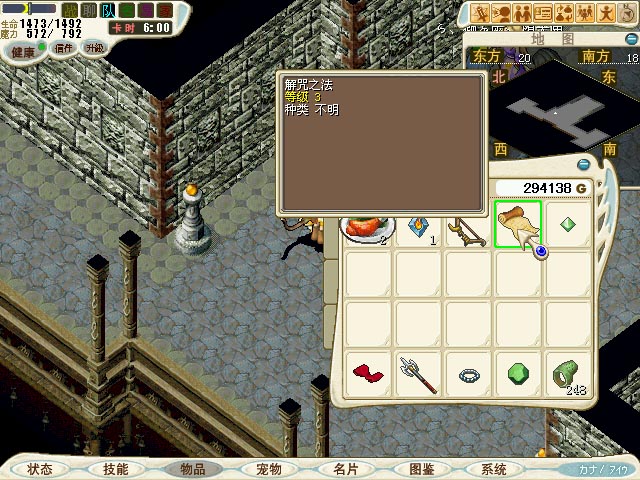Minimize the inventory panel with blue button
This screenshot has width=640, height=480.
click(583, 165)
